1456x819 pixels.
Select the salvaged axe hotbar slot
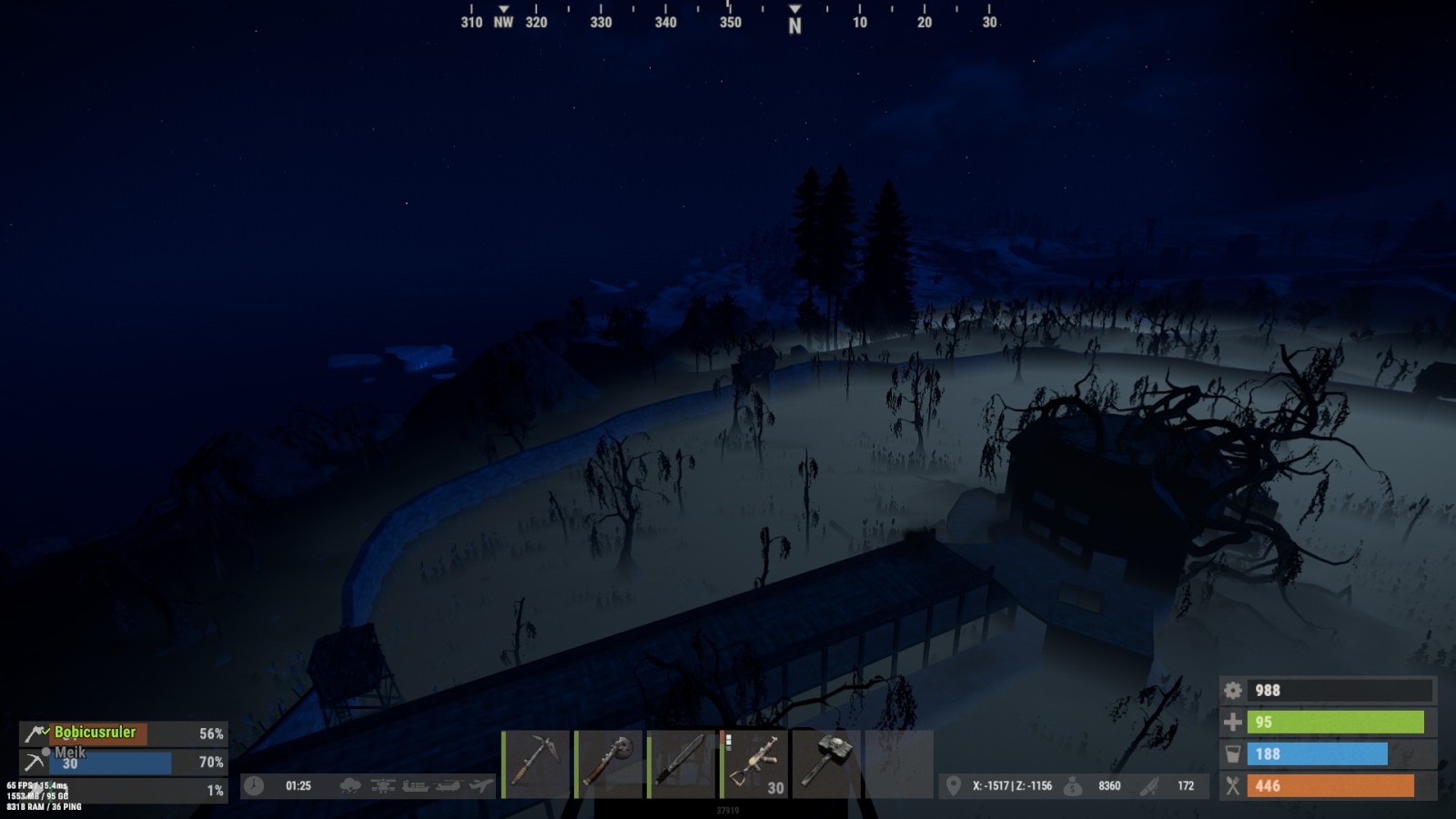point(609,763)
